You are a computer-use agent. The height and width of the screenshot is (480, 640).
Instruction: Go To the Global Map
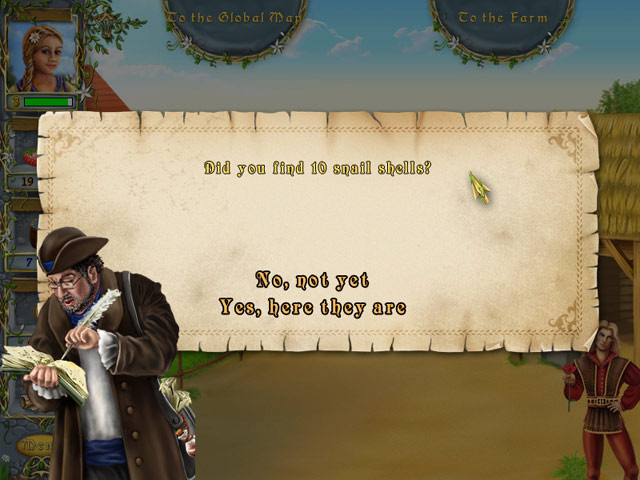(221, 18)
